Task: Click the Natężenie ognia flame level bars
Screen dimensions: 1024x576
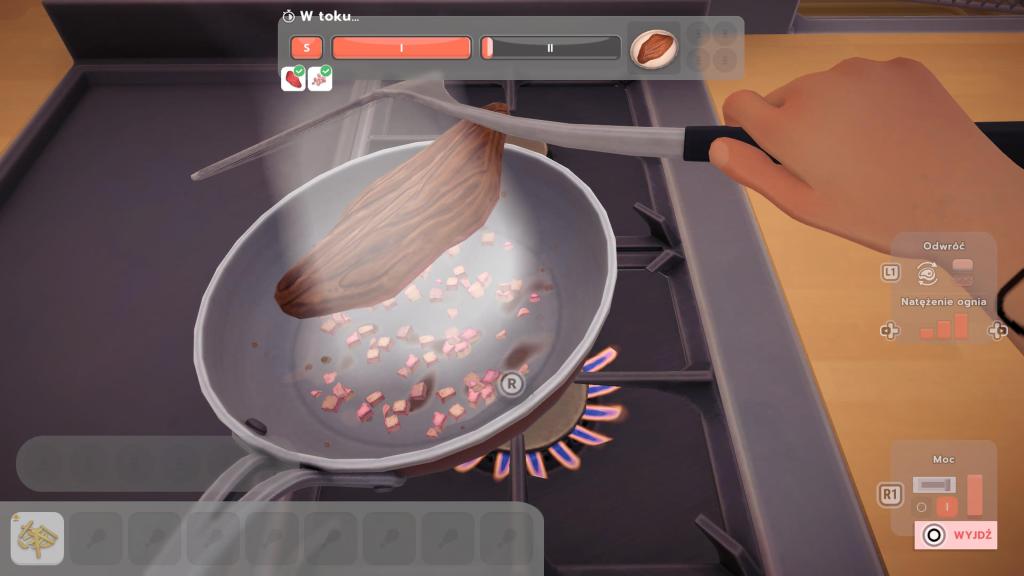Action: click(x=944, y=326)
